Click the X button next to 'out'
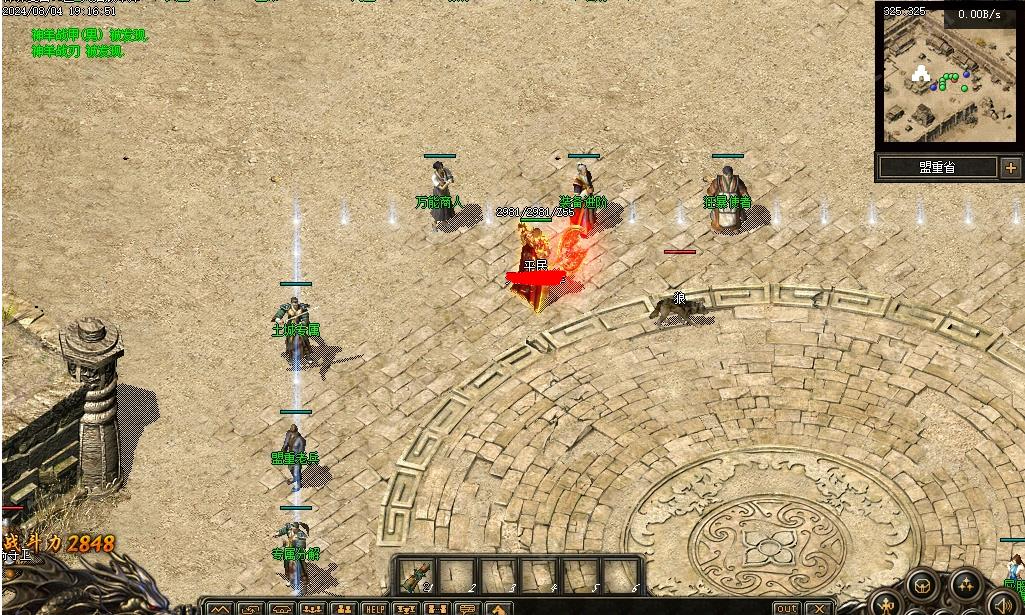The width and height of the screenshot is (1025, 615). click(x=819, y=608)
